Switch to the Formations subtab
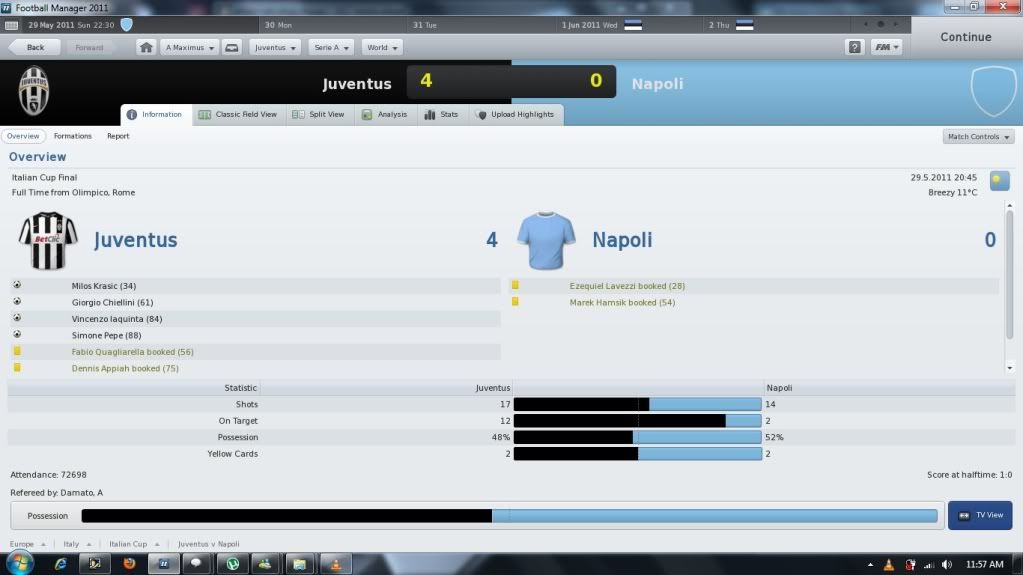Screen dimensions: 1023x575 pos(73,136)
